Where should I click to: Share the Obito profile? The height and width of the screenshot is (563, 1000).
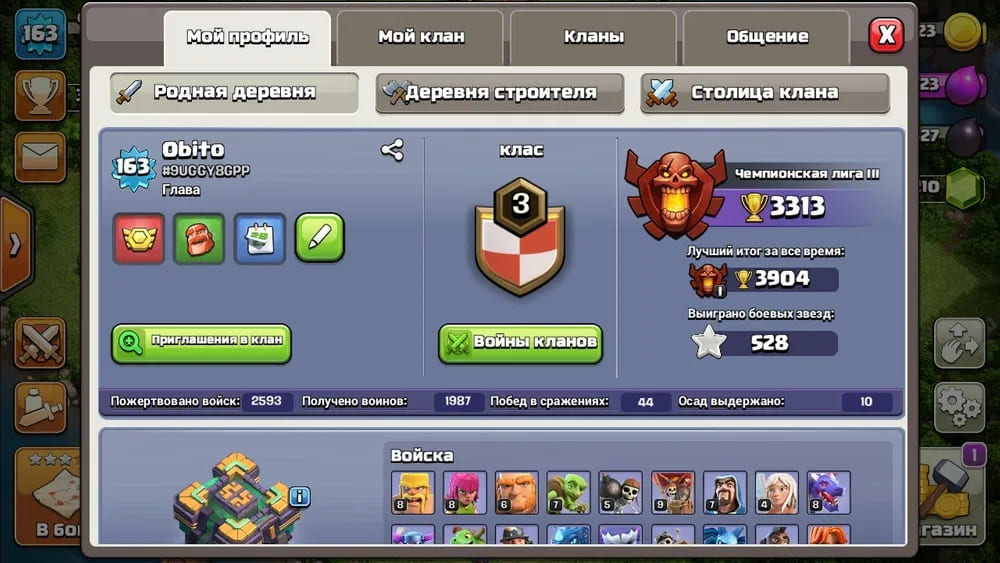click(x=392, y=151)
